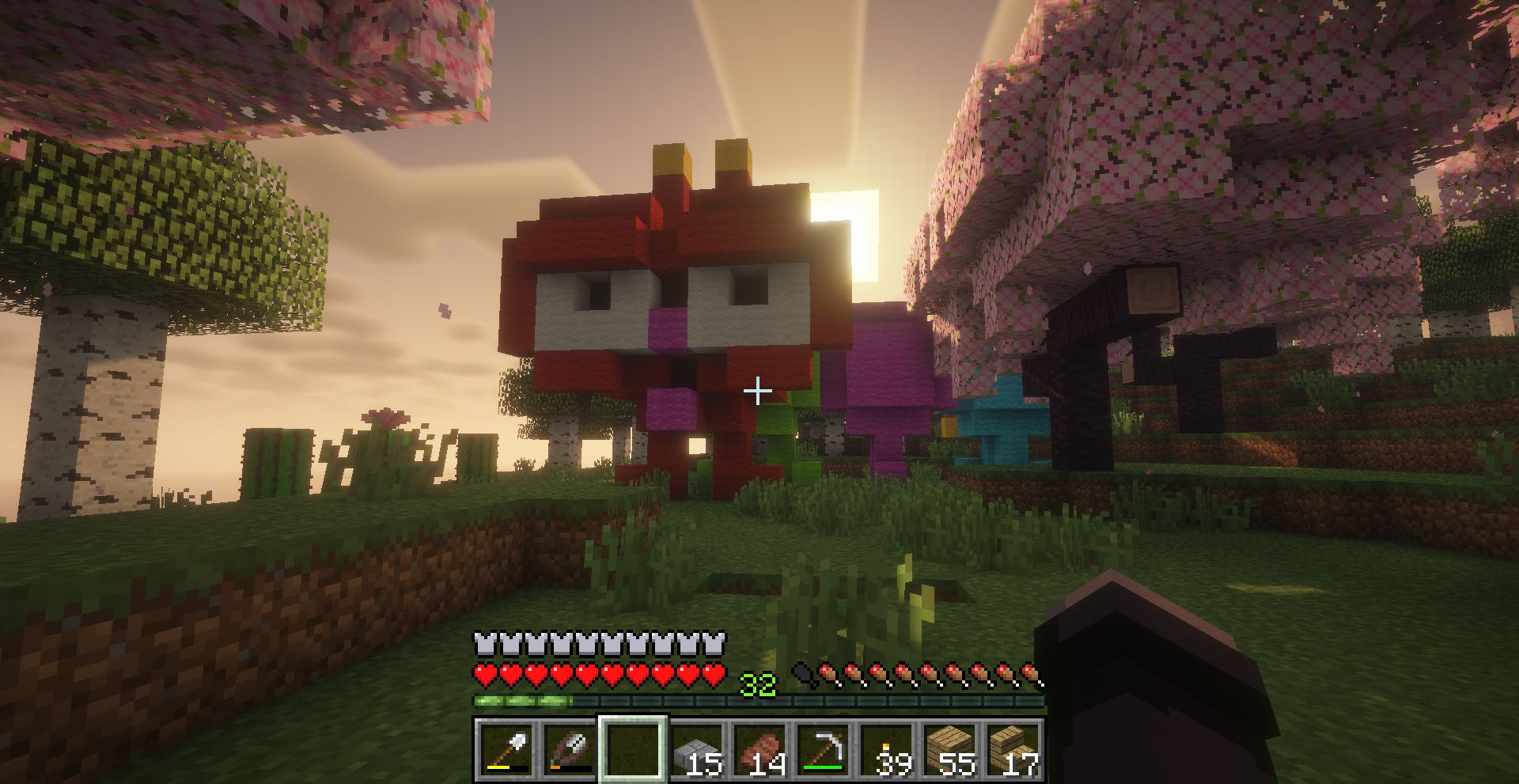Screen dimensions: 1519x784
Task: Select the stack of 15 stone slabs
Action: click(696, 749)
